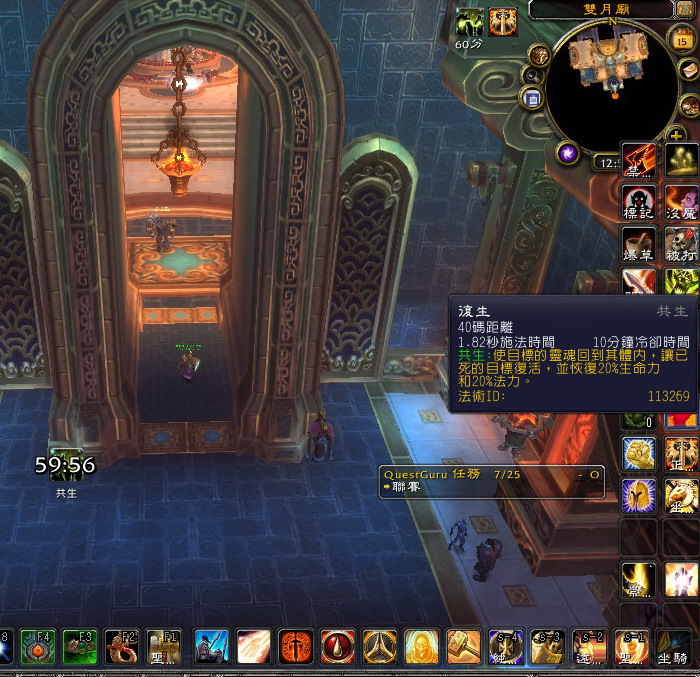The image size is (700, 677).
Task: Click the glowing hand ability icon
Action: (682, 580)
